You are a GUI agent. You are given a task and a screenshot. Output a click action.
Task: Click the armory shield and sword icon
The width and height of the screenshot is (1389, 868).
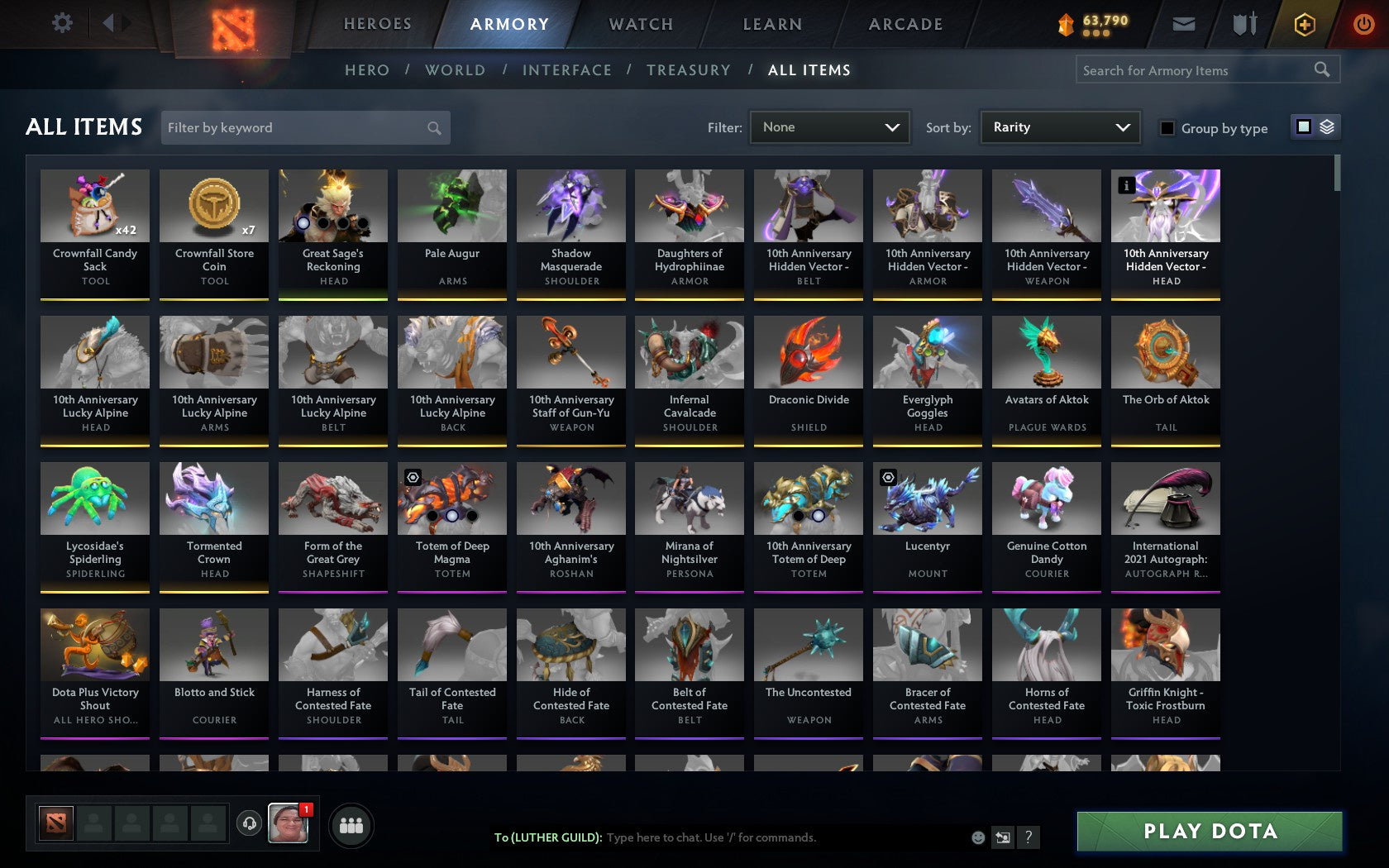click(x=1243, y=23)
